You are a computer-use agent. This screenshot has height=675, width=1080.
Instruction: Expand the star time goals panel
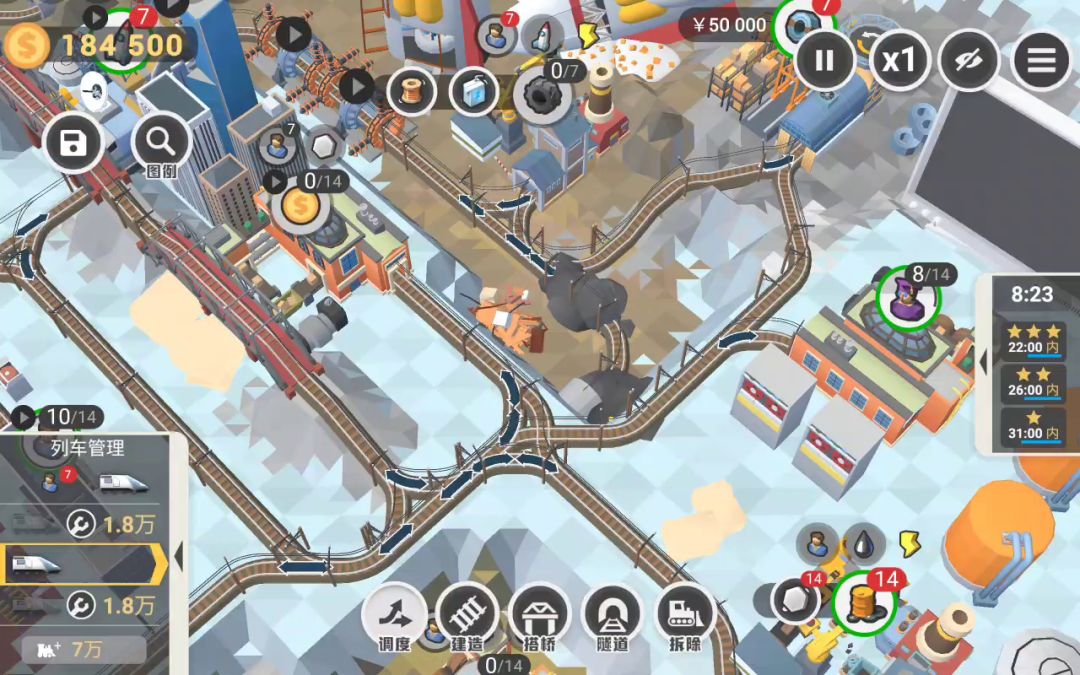(x=985, y=361)
